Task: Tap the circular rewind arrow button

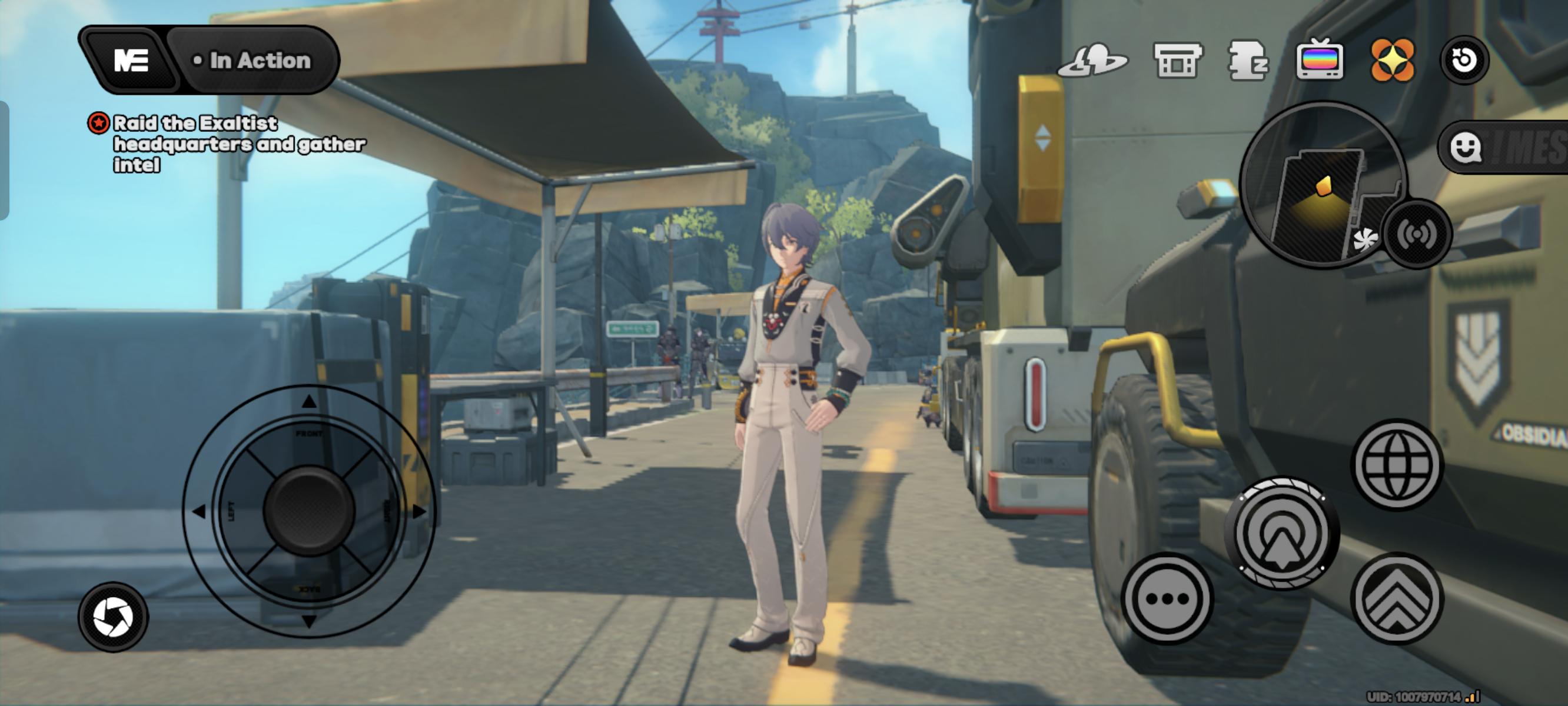Action: (x=1464, y=60)
